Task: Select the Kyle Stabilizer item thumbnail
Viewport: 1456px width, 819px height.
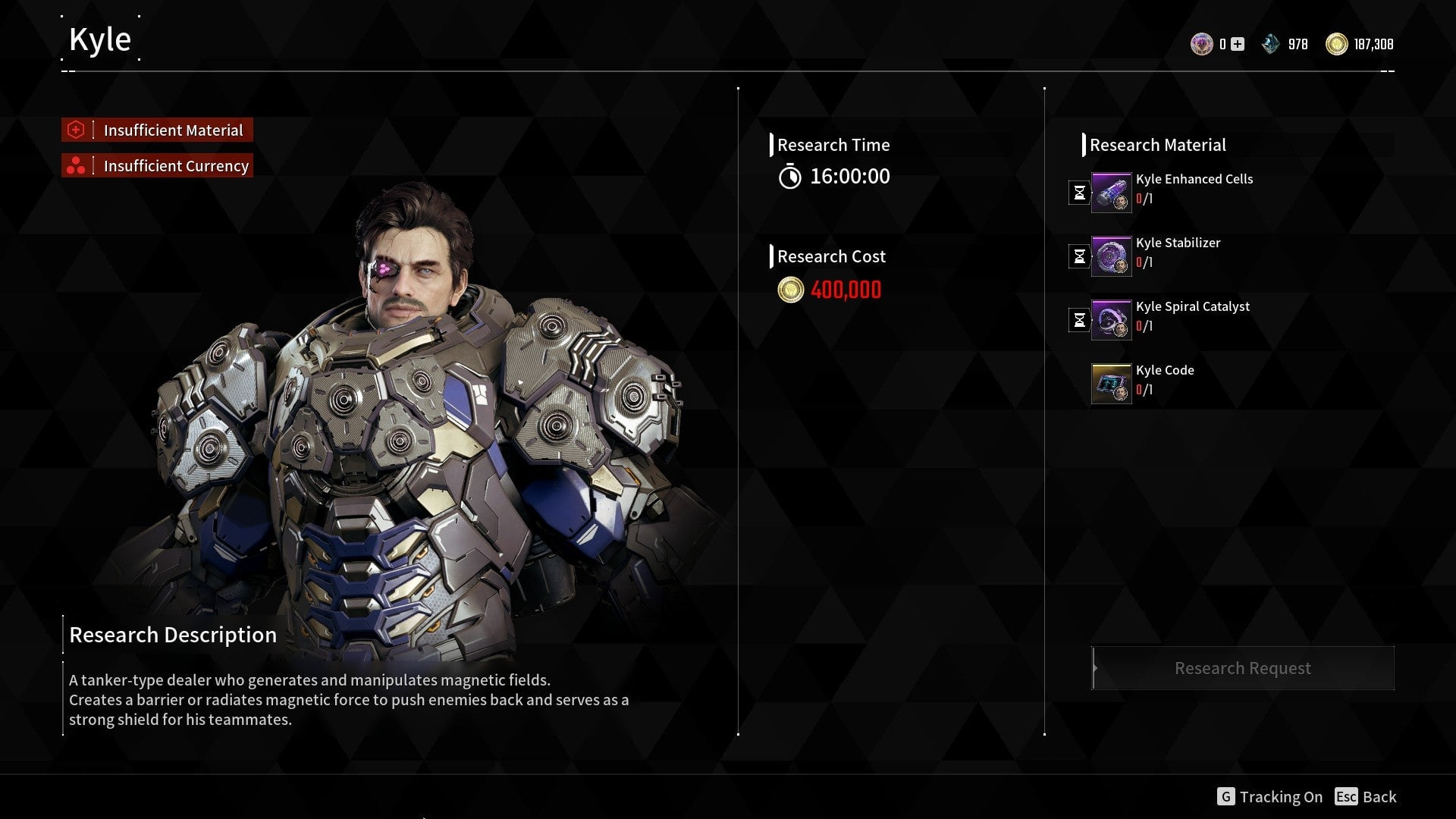Action: click(1111, 256)
